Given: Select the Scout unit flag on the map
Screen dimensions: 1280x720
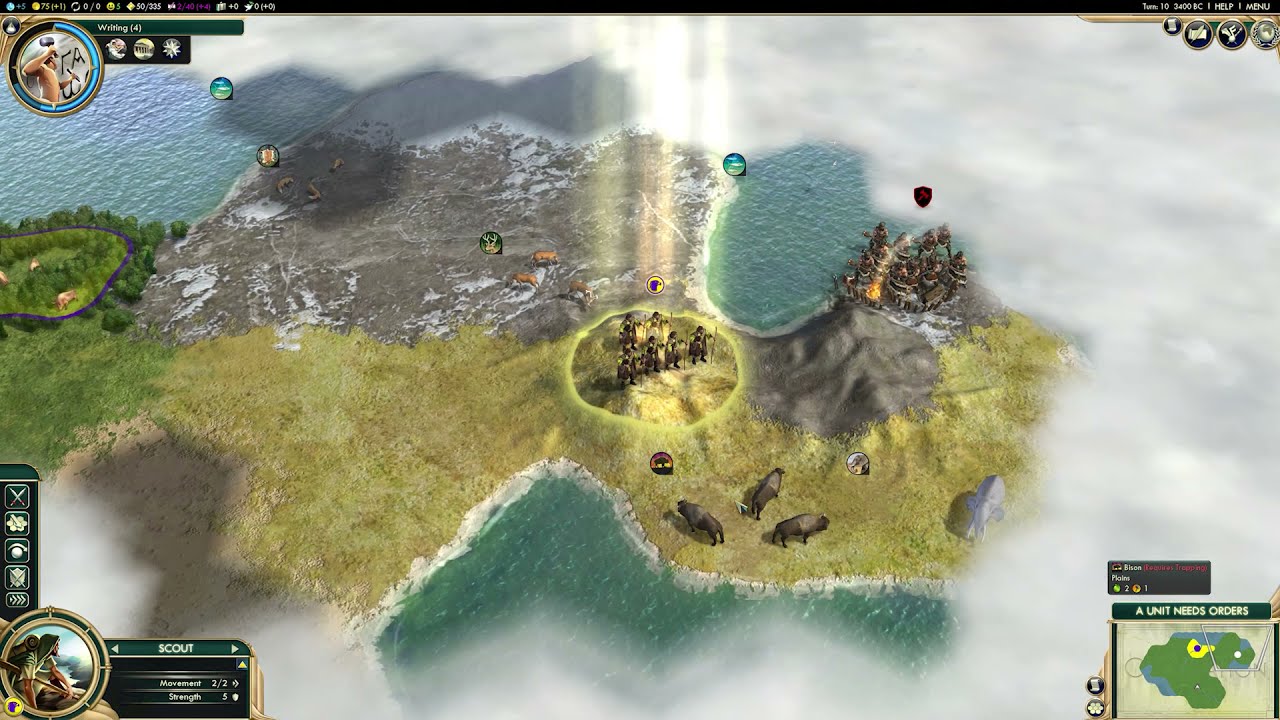Looking at the screenshot, I should point(655,286).
